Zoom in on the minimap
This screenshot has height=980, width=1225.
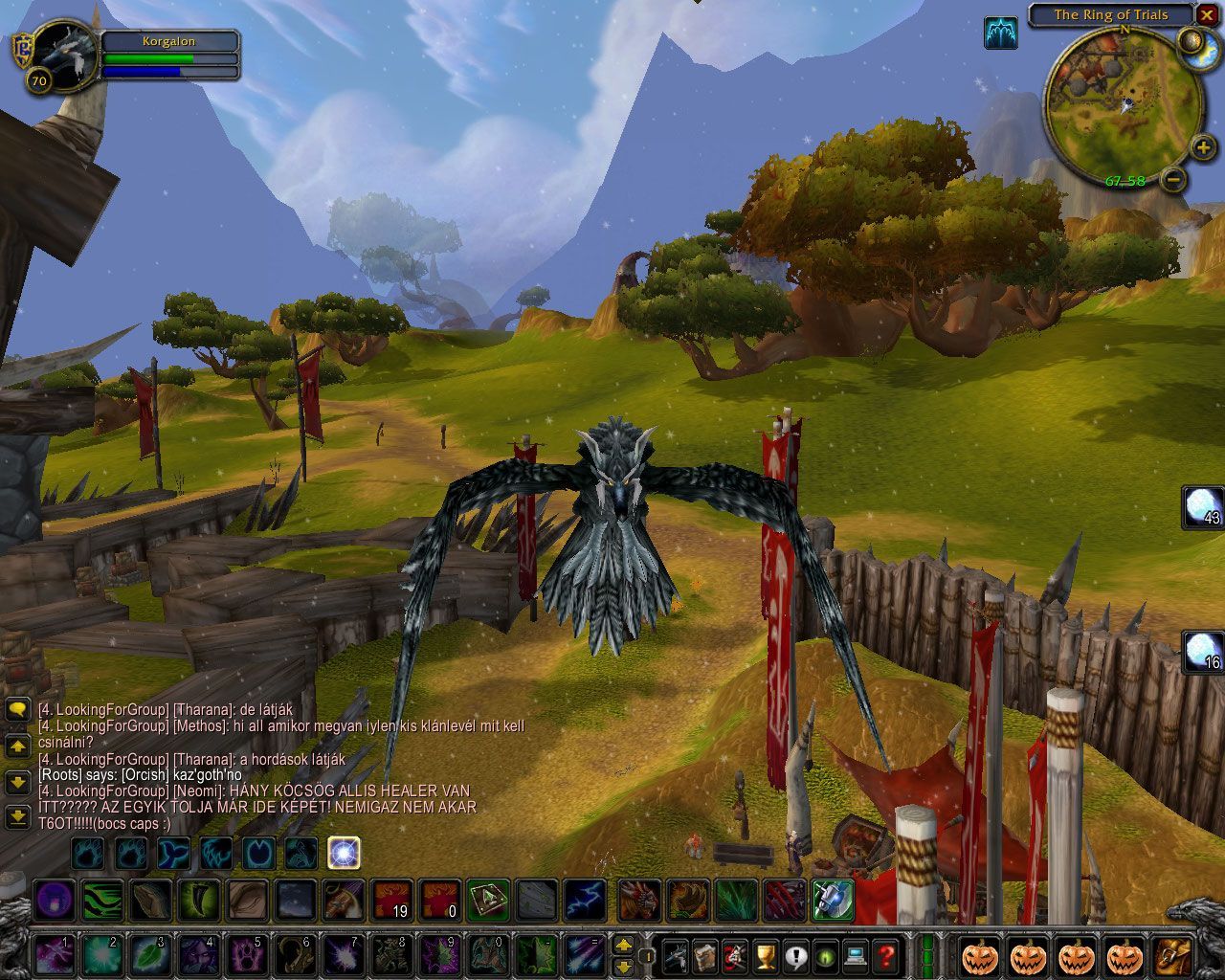1203,147
